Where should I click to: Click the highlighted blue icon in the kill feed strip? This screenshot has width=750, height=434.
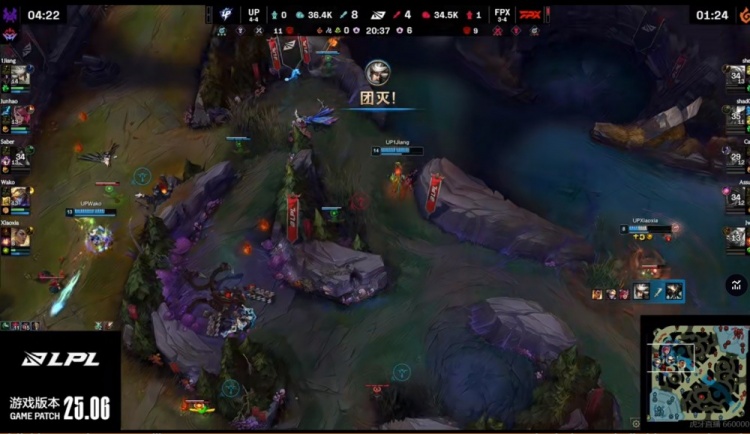(x=659, y=292)
